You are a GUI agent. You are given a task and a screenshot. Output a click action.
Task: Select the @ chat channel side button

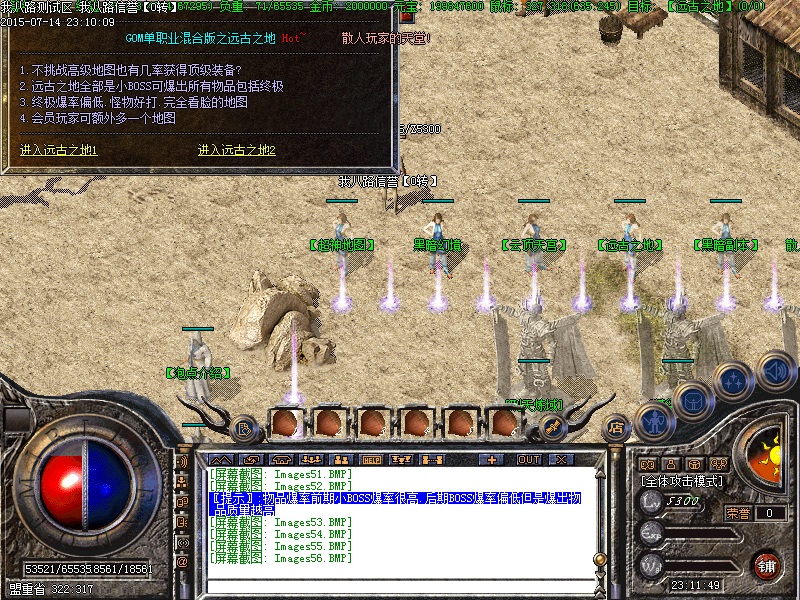tap(182, 562)
